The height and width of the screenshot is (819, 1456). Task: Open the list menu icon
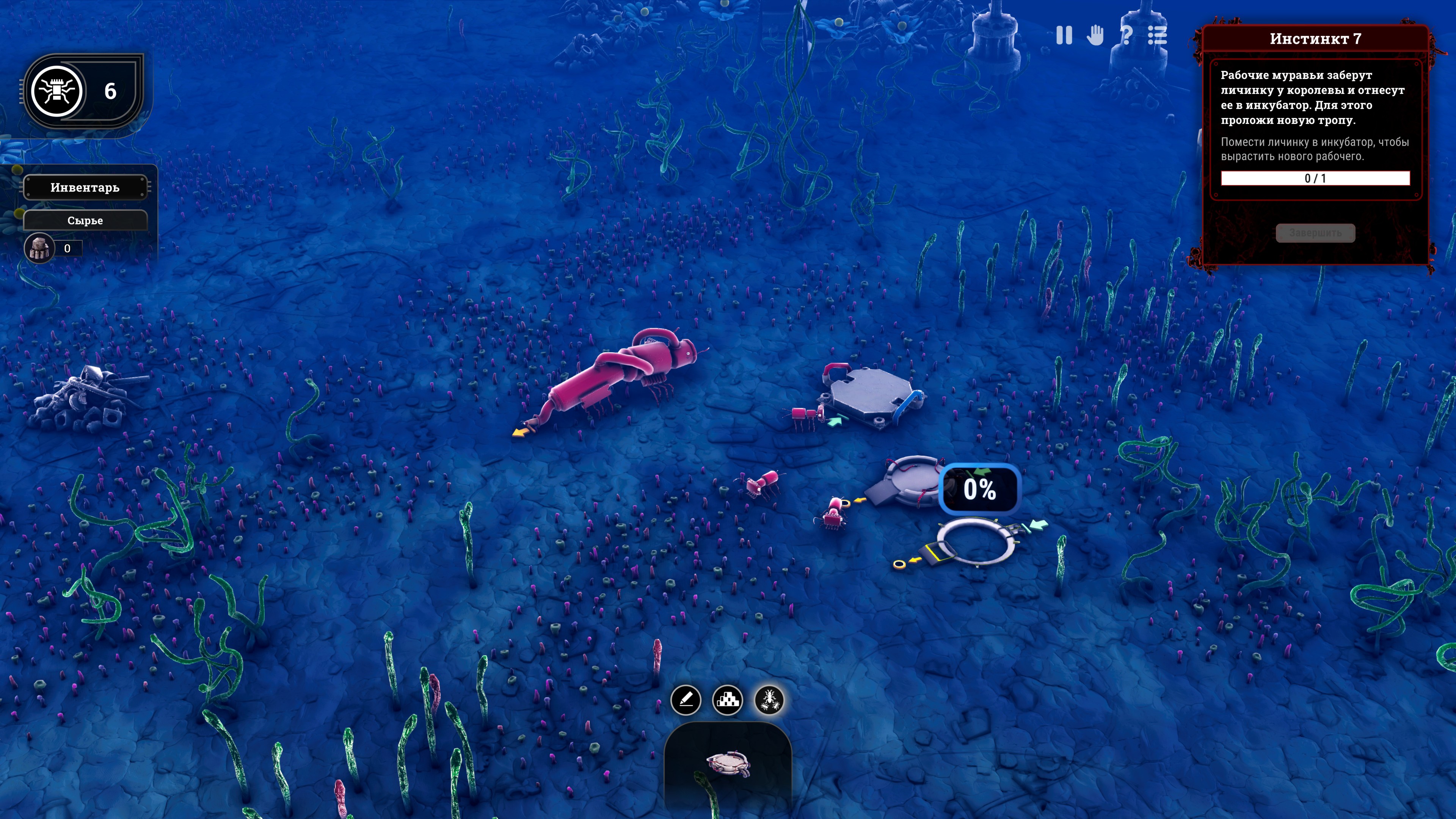[x=1157, y=36]
